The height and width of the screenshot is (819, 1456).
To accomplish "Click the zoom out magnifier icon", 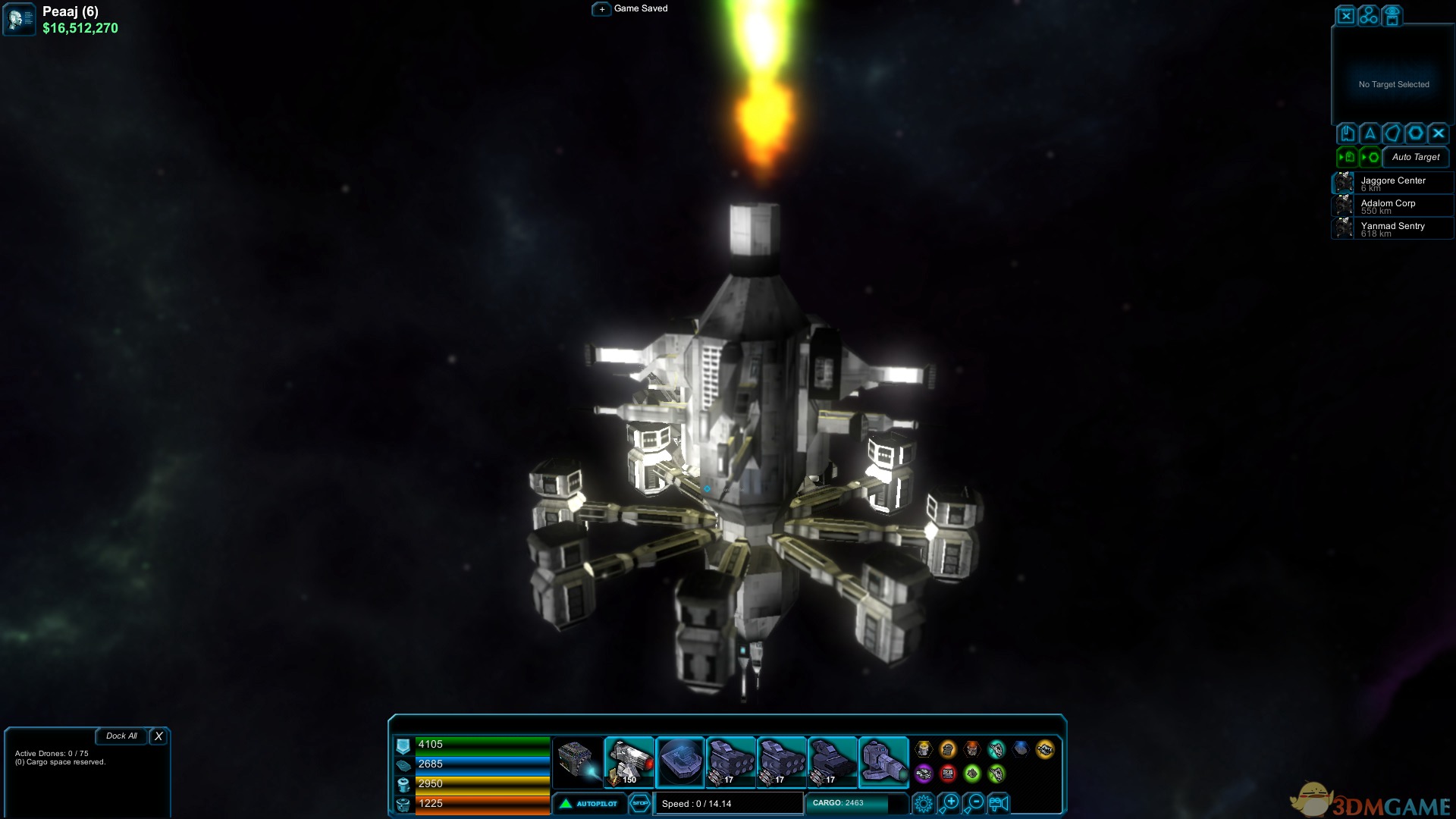I will pyautogui.click(x=974, y=802).
